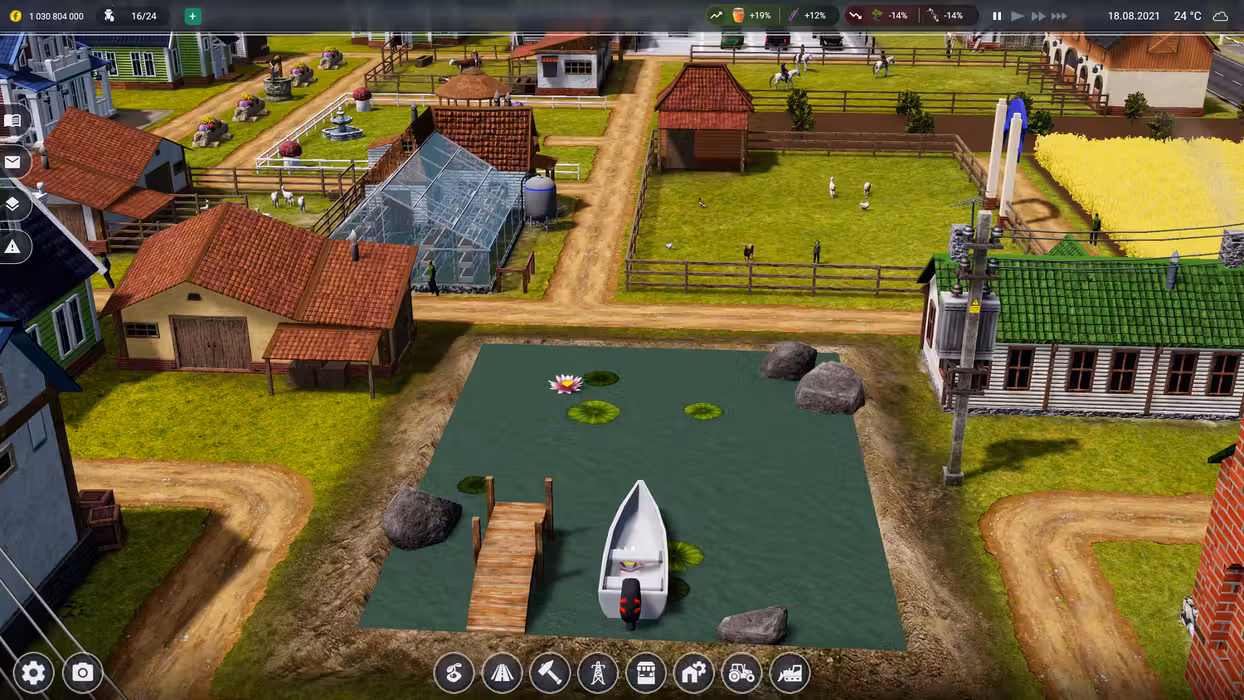1244x700 pixels.
Task: Set game speed to double fast-forward
Action: [1038, 16]
